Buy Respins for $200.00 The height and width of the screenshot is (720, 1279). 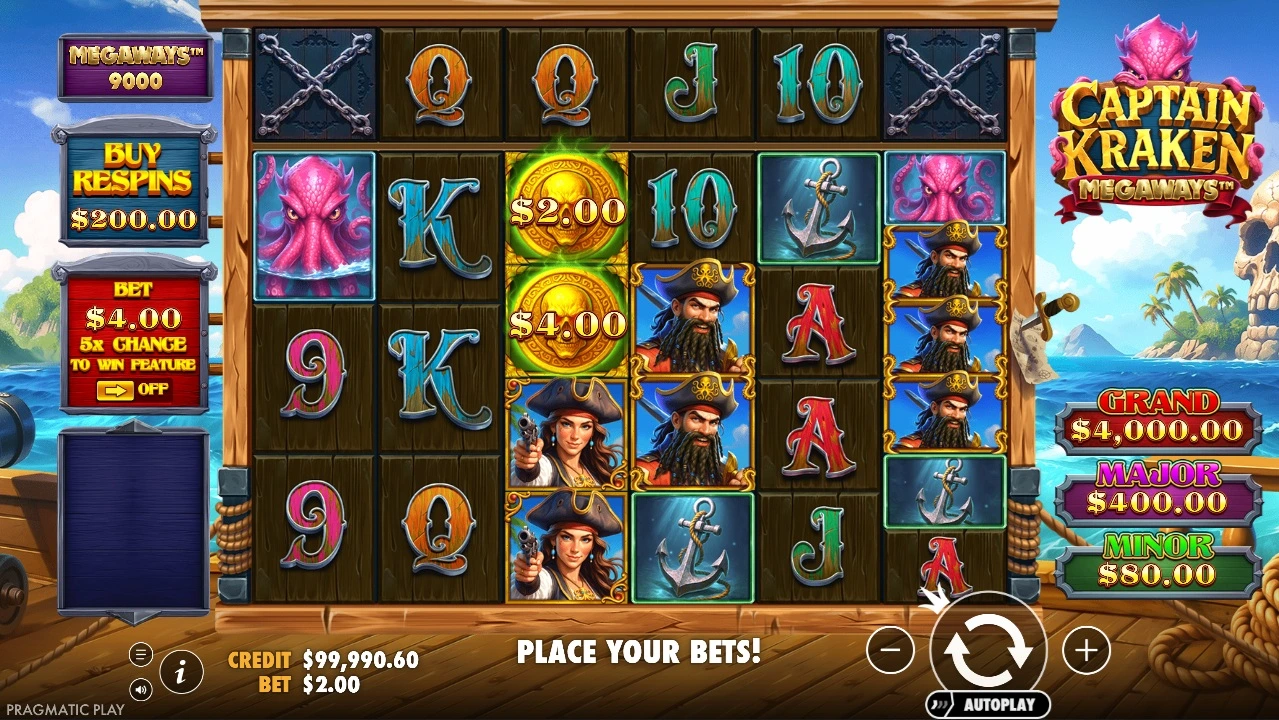[x=135, y=185]
